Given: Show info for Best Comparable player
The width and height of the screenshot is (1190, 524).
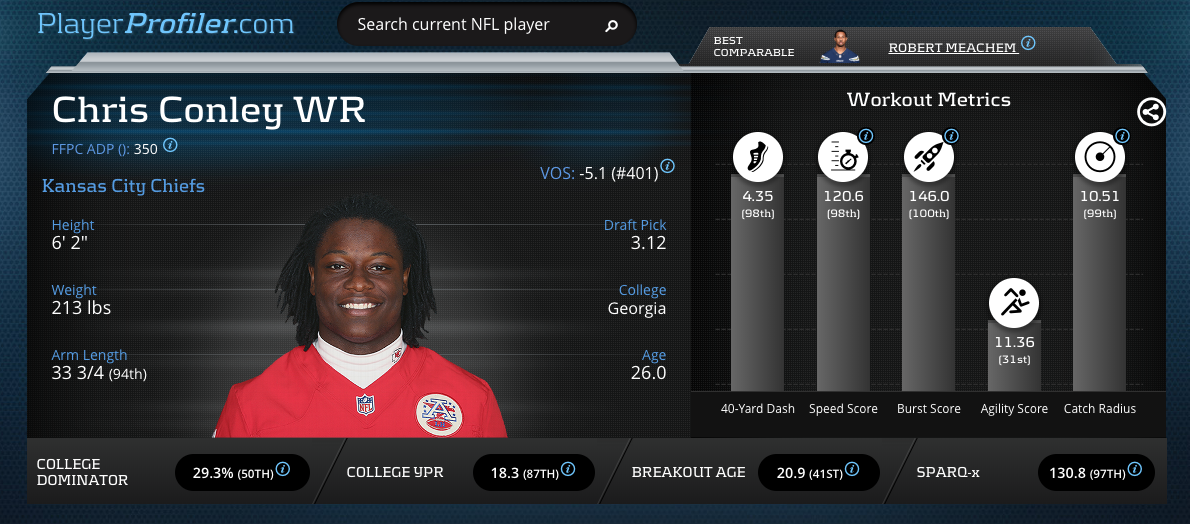Looking at the screenshot, I should (x=1028, y=44).
